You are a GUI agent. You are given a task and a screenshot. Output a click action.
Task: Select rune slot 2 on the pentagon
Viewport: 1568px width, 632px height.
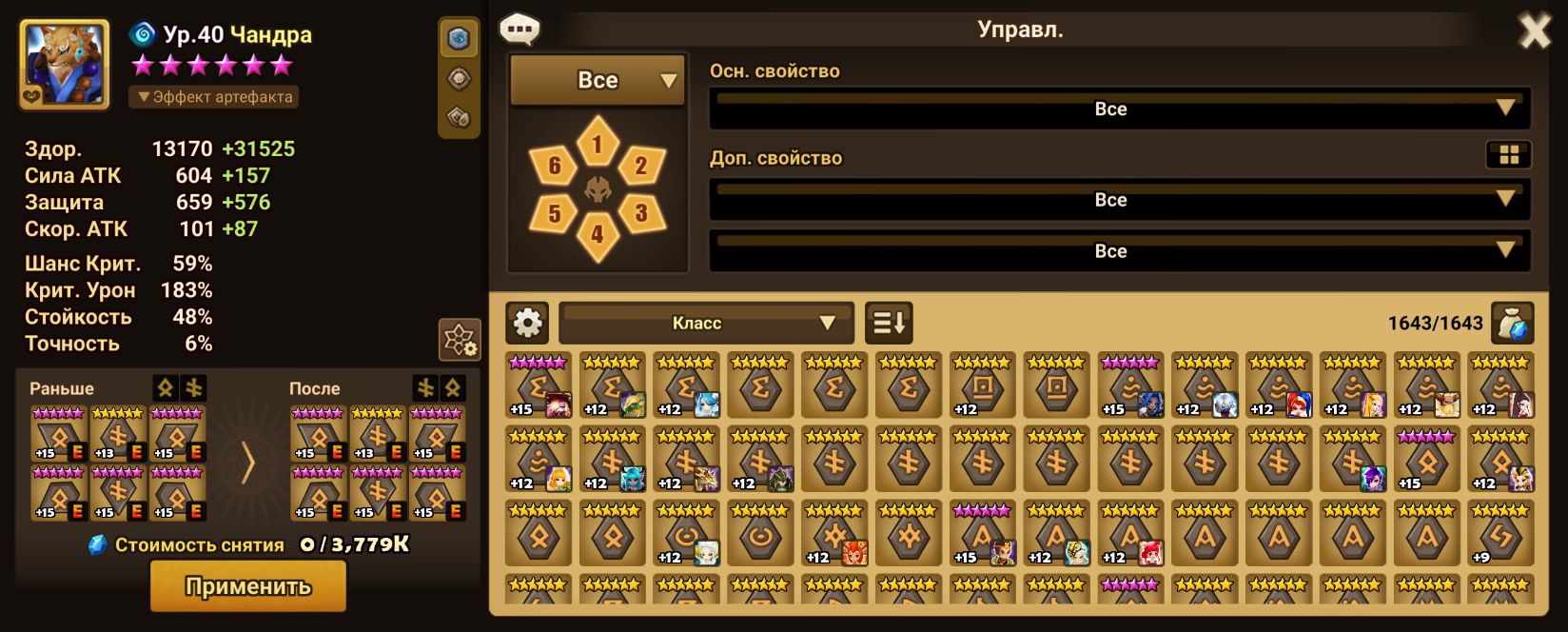(x=640, y=167)
